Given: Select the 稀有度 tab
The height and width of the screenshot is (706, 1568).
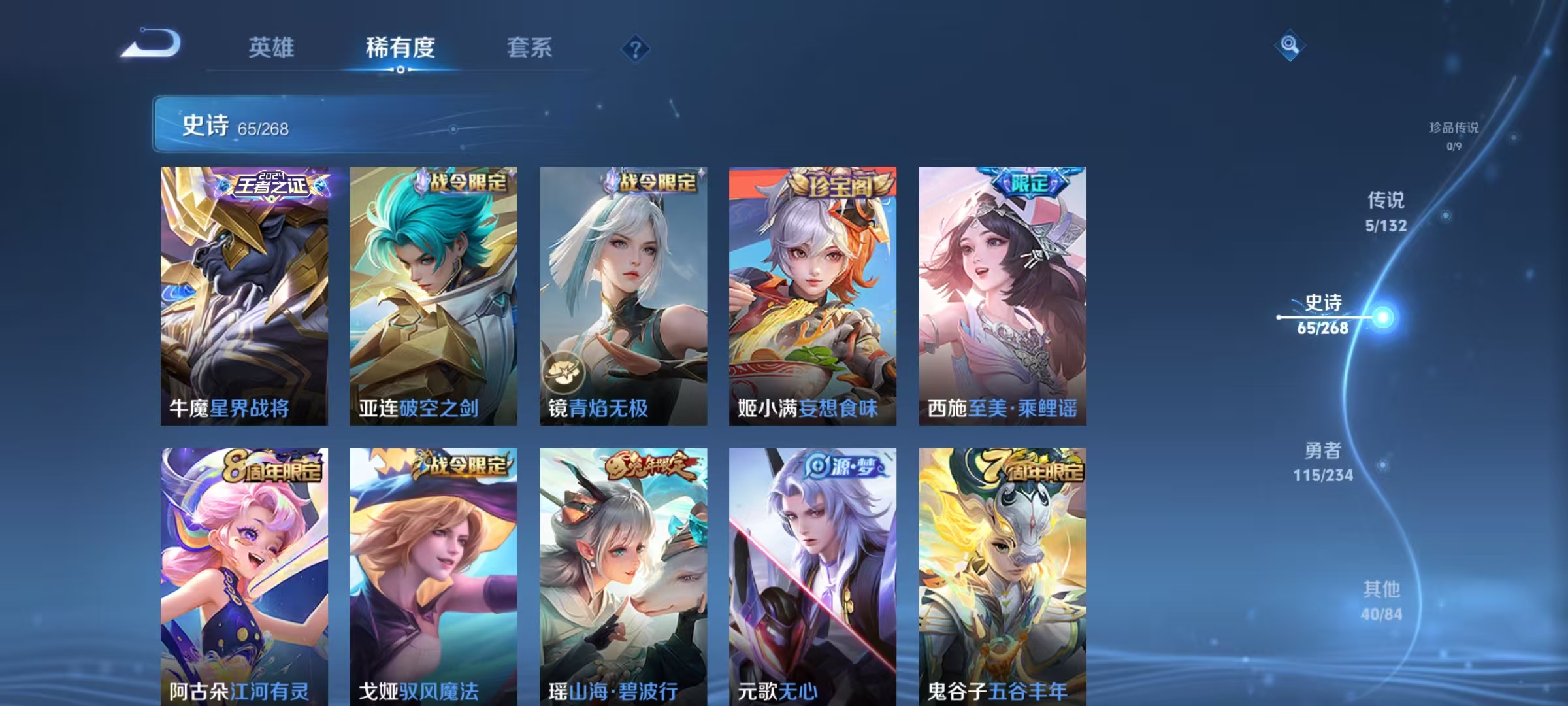Looking at the screenshot, I should click(x=402, y=48).
